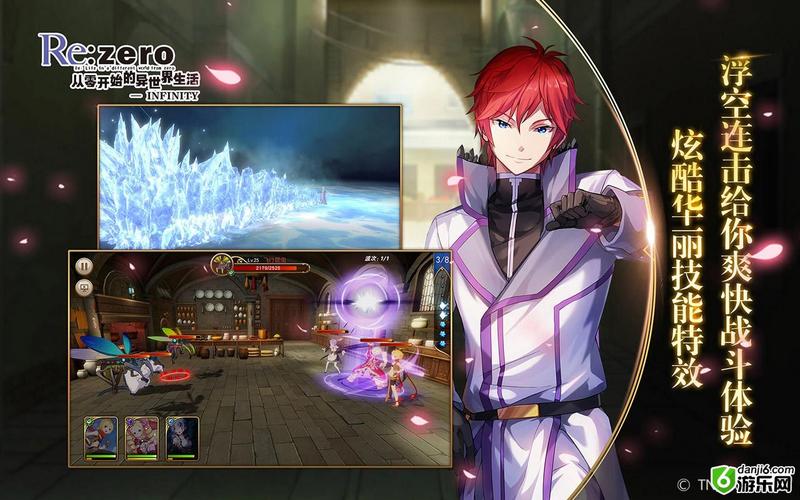Click the enemy boss portrait icon
Viewport: 800px width, 500px height.
222,266
